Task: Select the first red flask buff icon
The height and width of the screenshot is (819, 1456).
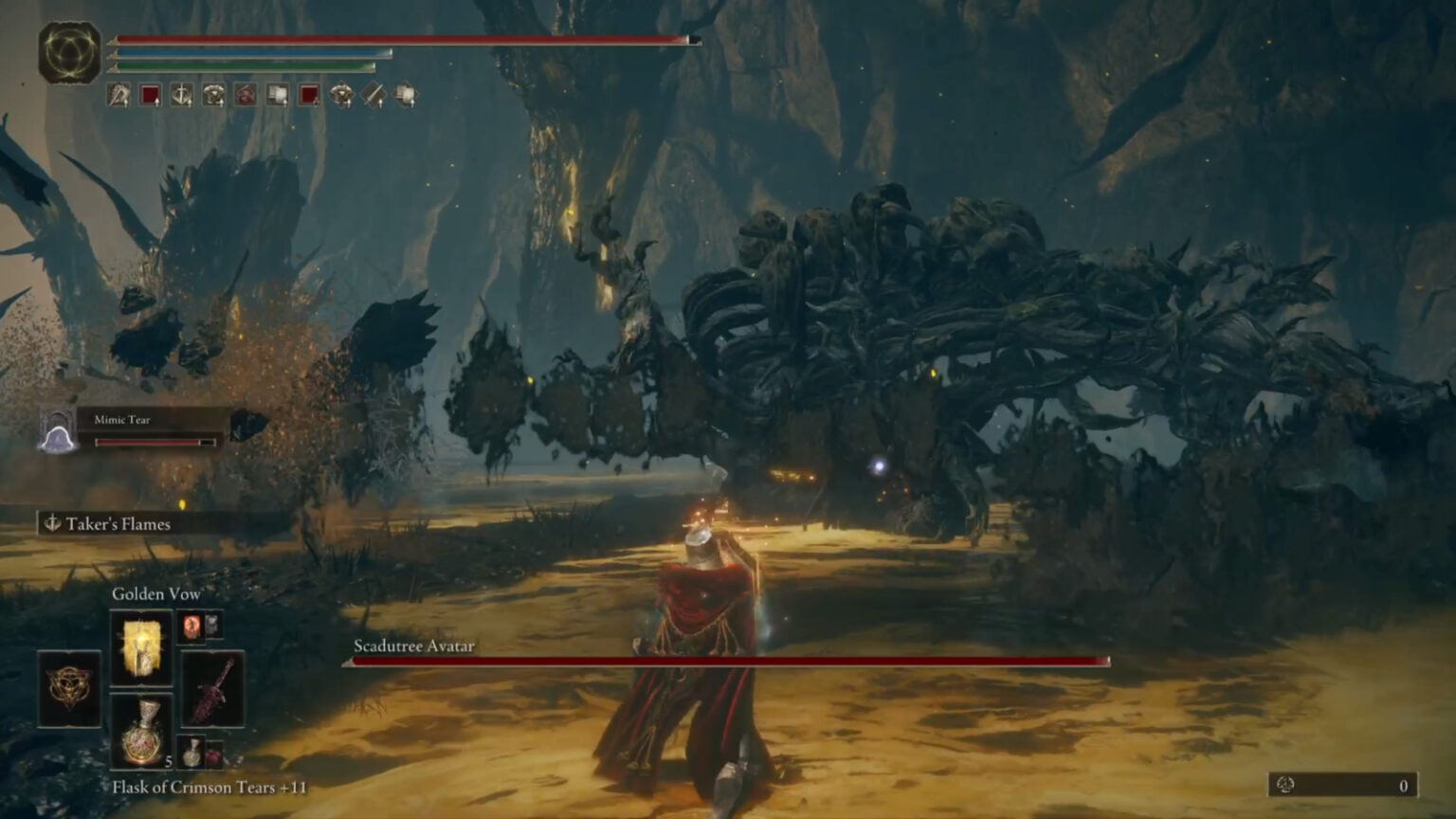Action: 149,95
